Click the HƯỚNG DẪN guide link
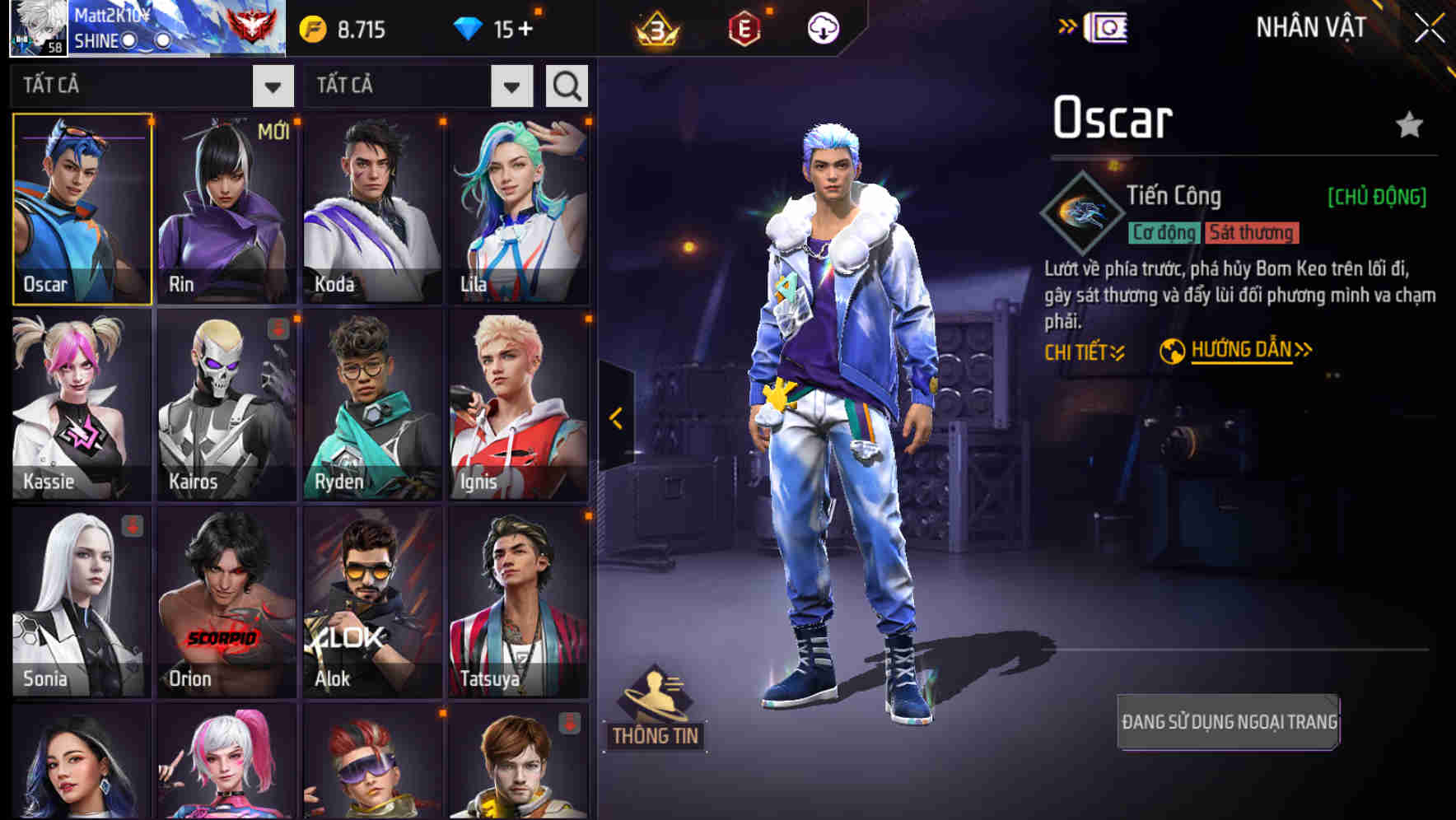The image size is (1456, 820). point(1239,349)
